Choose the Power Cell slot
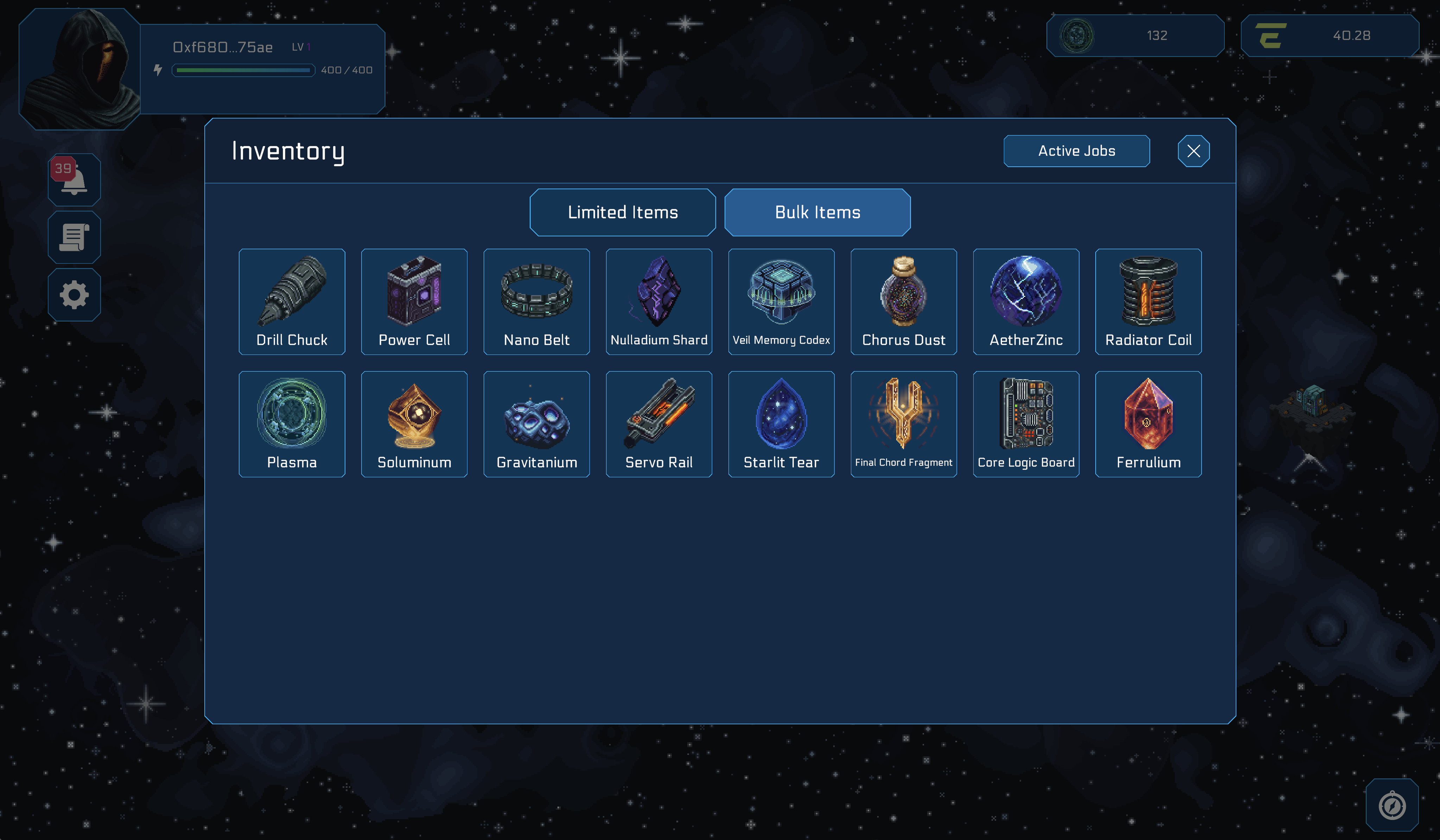The height and width of the screenshot is (840, 1440). (414, 302)
